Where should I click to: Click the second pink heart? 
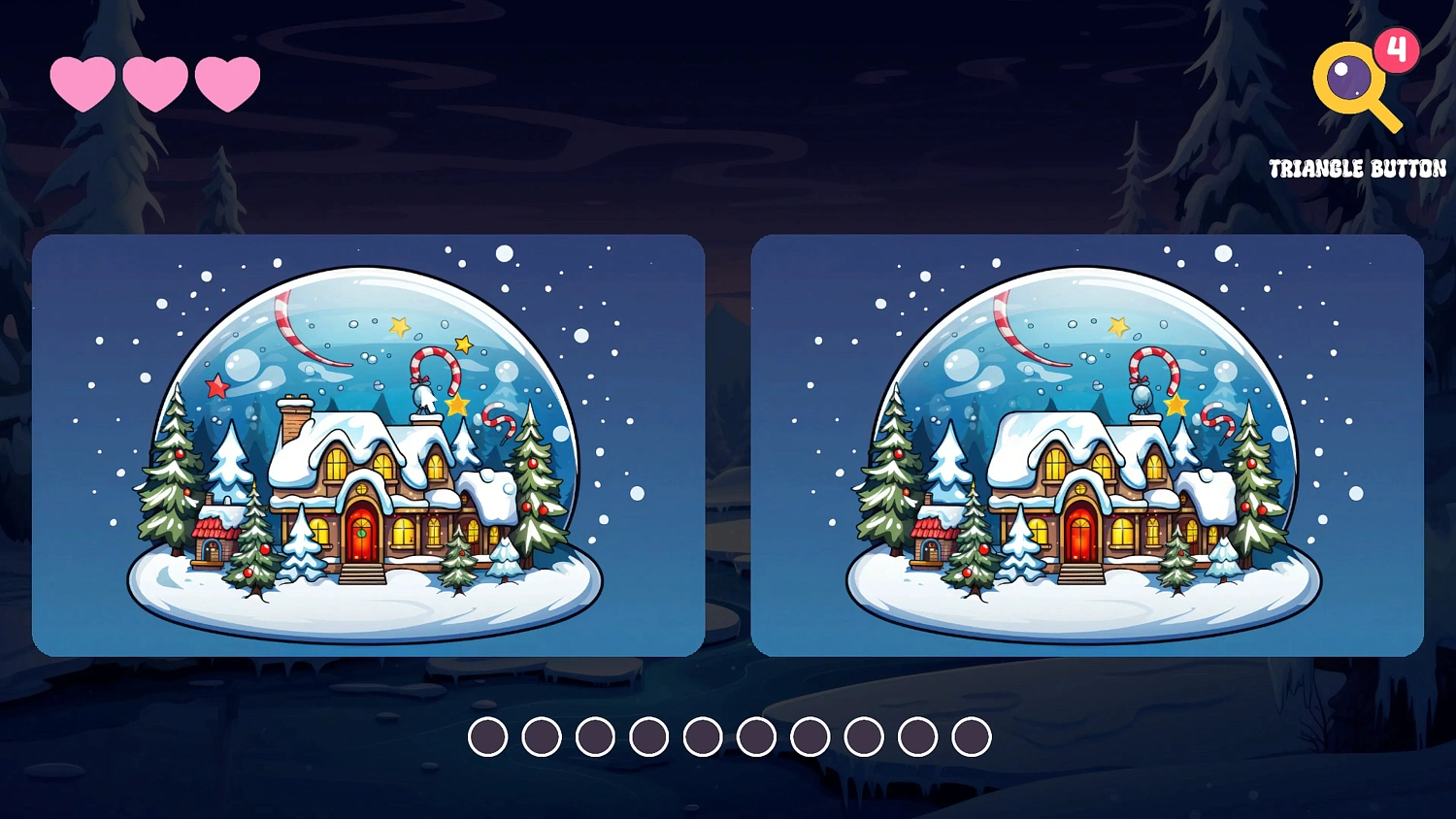coord(155,82)
